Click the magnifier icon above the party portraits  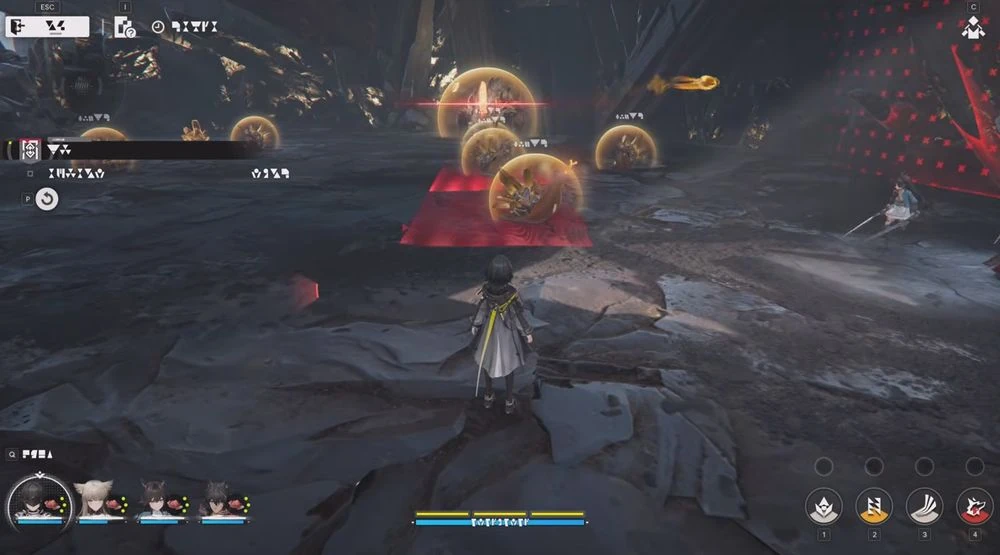11,454
